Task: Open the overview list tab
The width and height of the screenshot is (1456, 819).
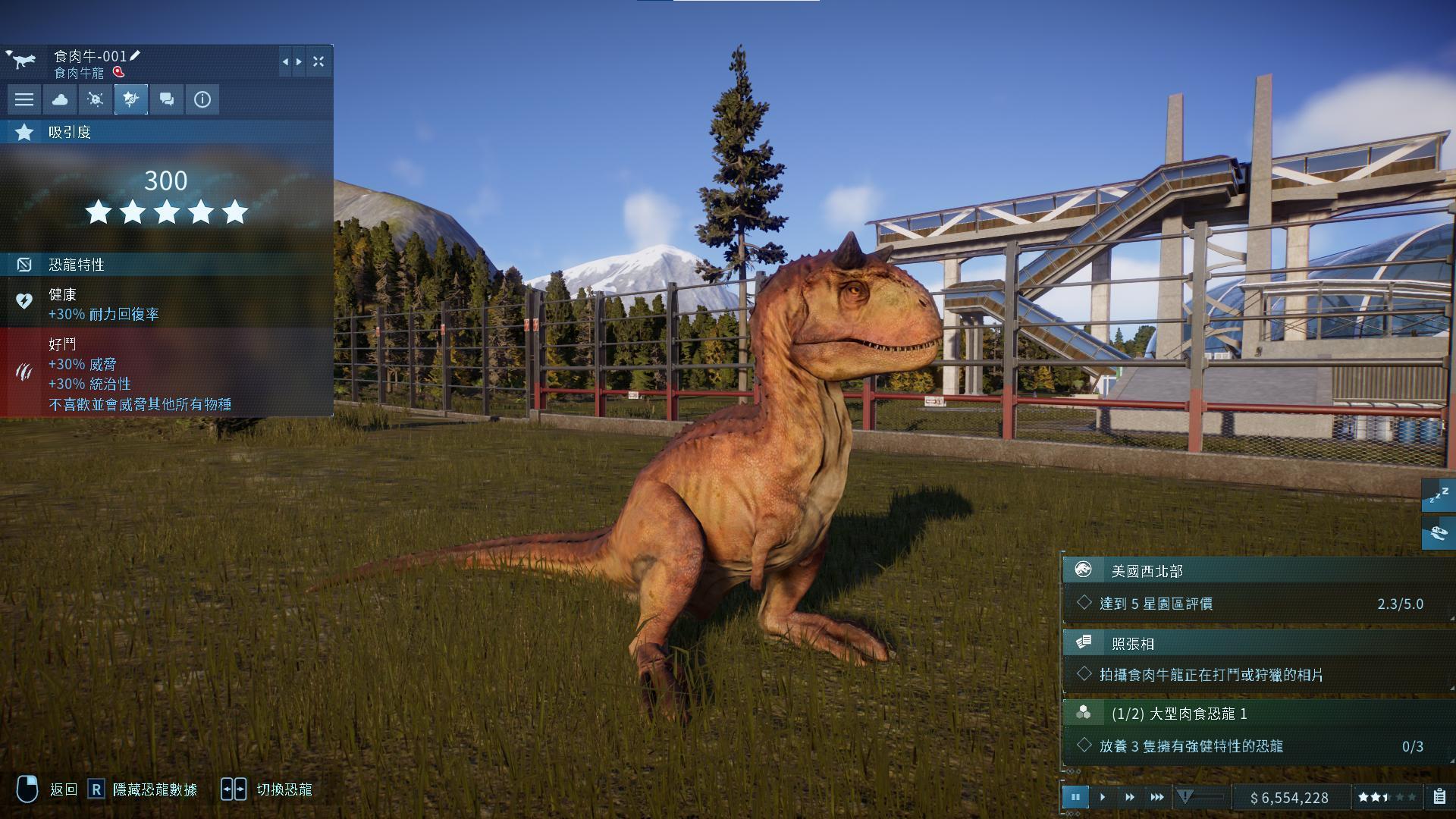Action: click(24, 99)
